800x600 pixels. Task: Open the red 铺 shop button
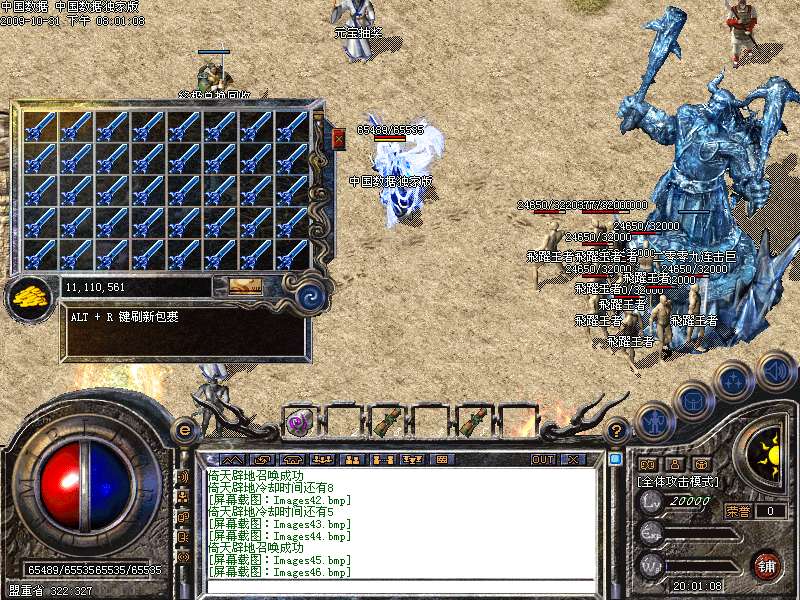tap(767, 565)
